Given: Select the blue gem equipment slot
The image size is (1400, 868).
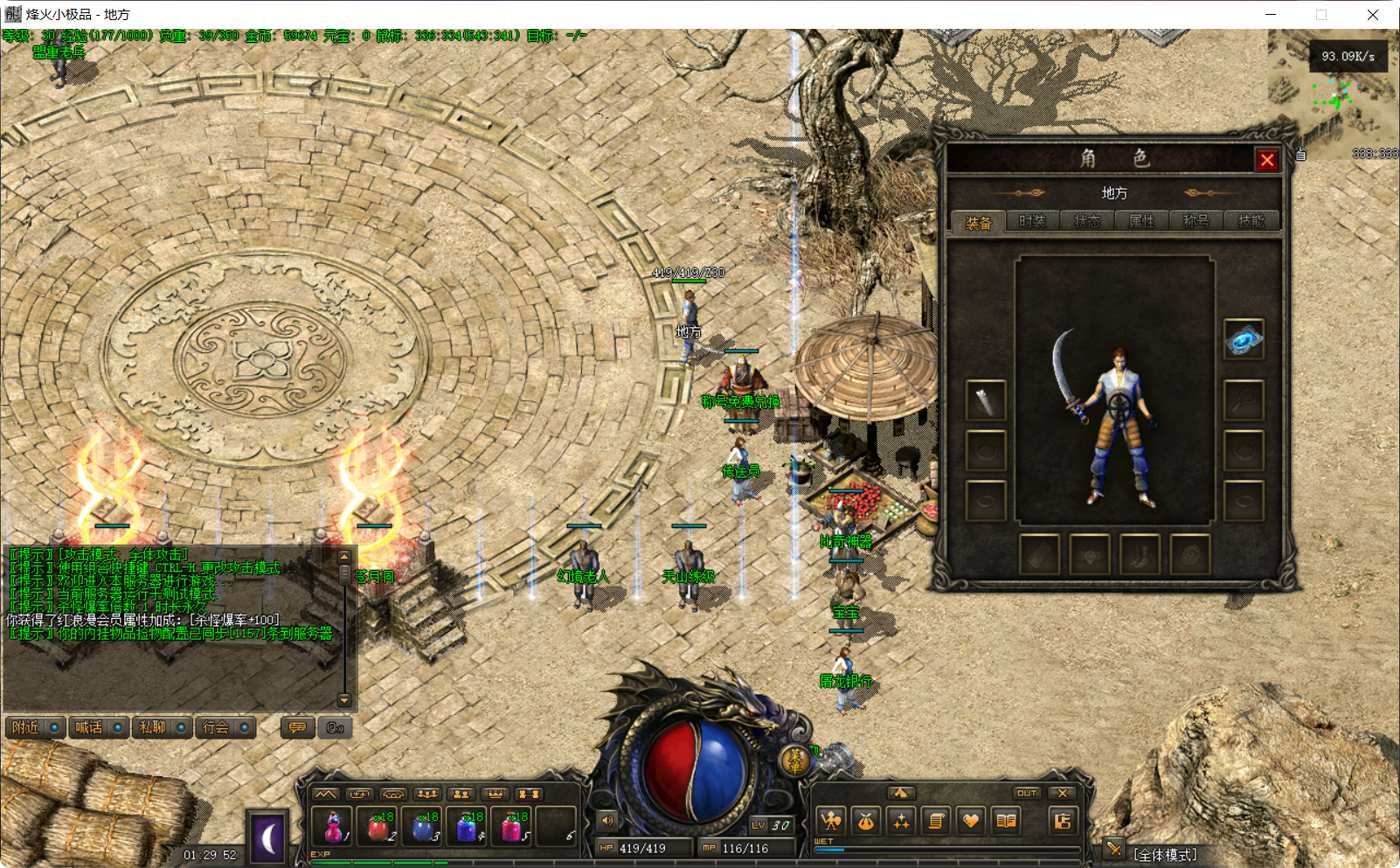Looking at the screenshot, I should (1244, 339).
